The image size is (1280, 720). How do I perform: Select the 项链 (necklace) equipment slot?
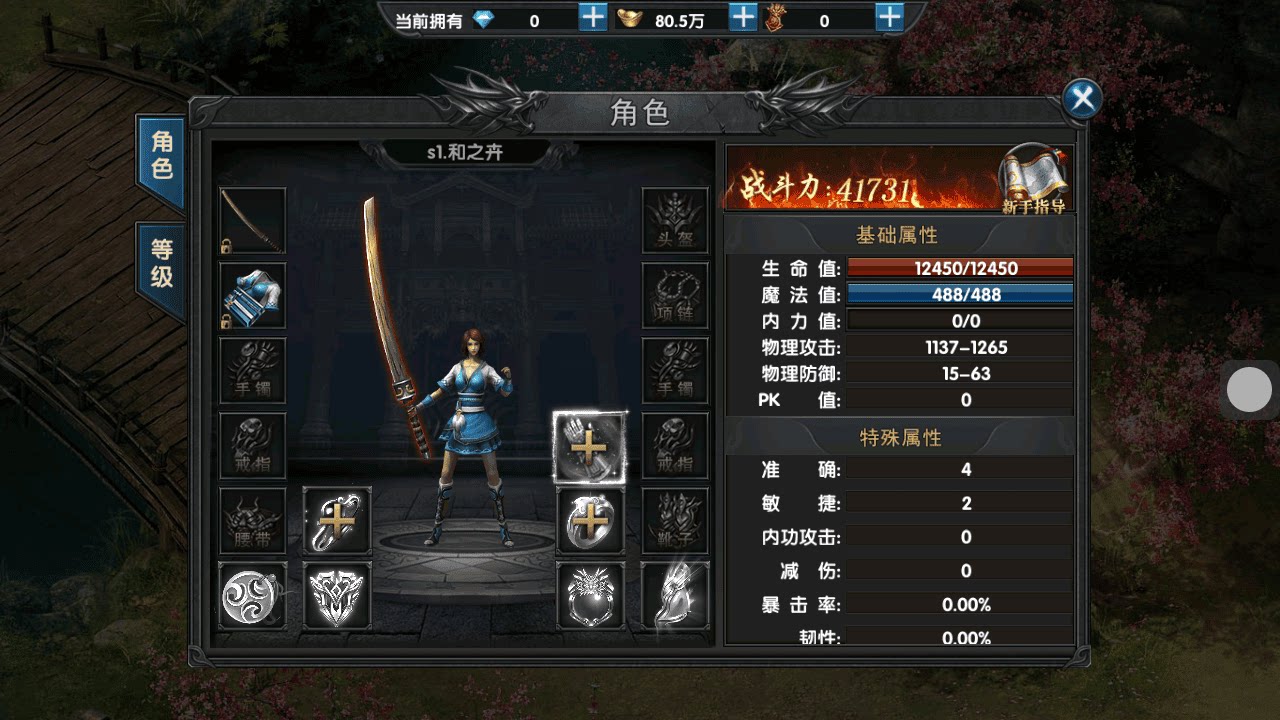[675, 295]
